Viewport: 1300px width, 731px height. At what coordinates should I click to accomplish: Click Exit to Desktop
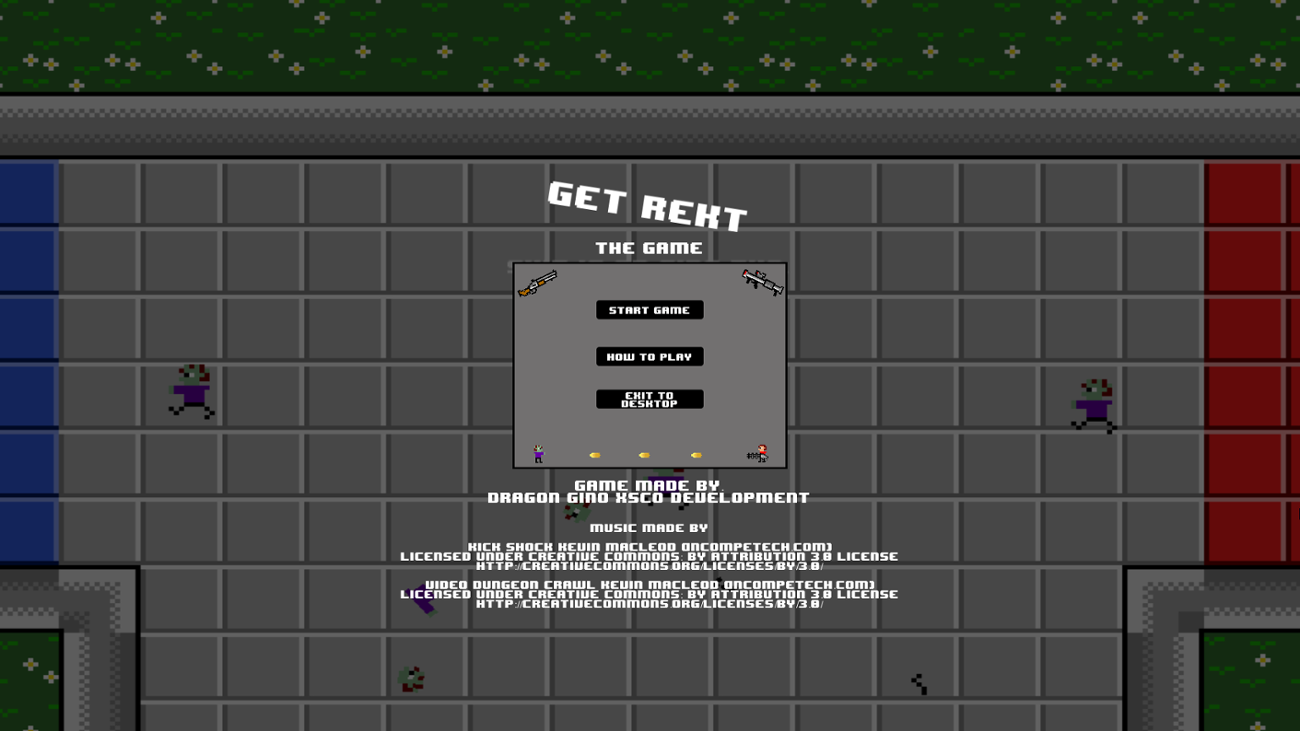pyautogui.click(x=649, y=400)
